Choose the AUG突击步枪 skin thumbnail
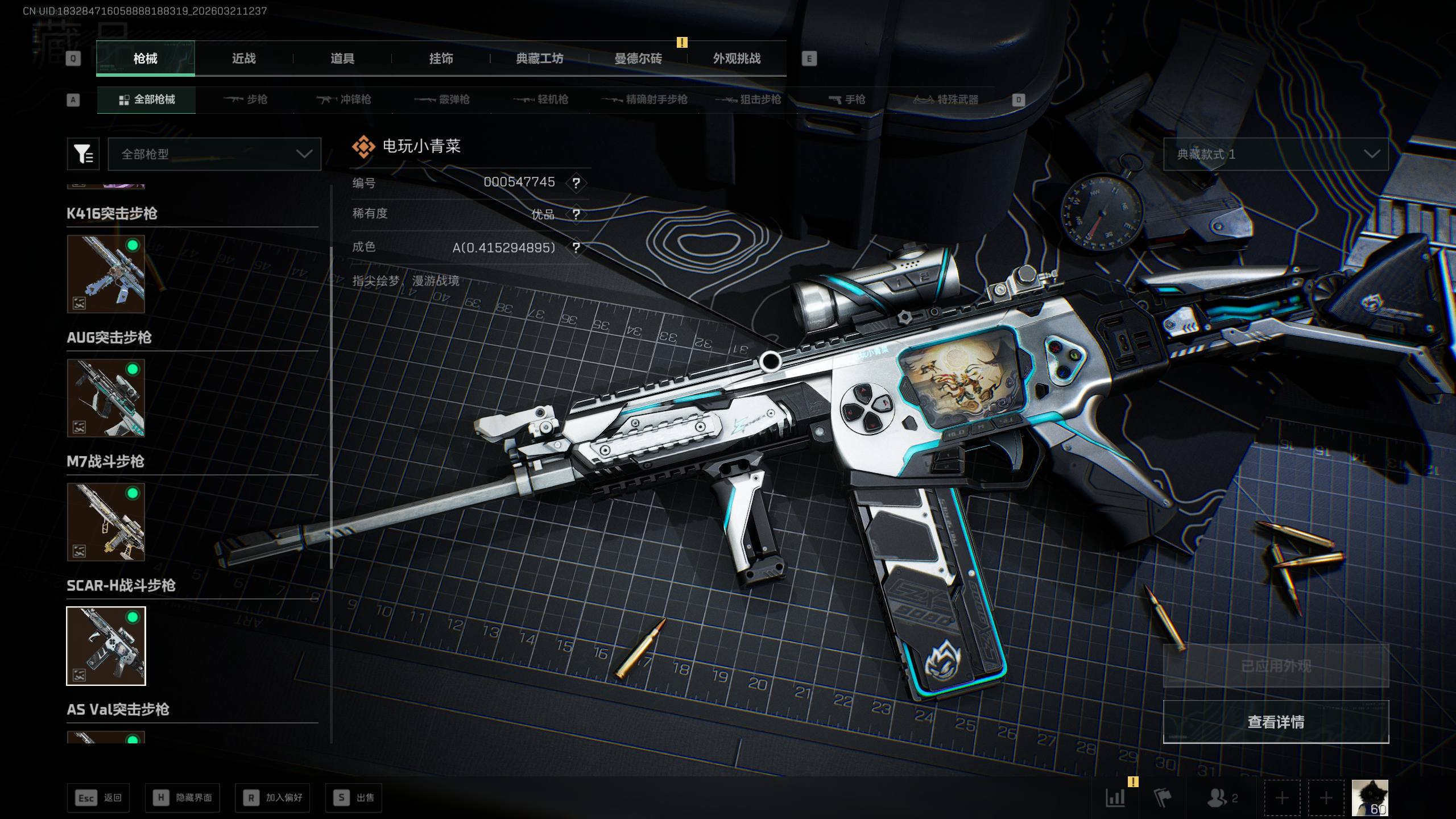The height and width of the screenshot is (819, 1456). (x=106, y=398)
